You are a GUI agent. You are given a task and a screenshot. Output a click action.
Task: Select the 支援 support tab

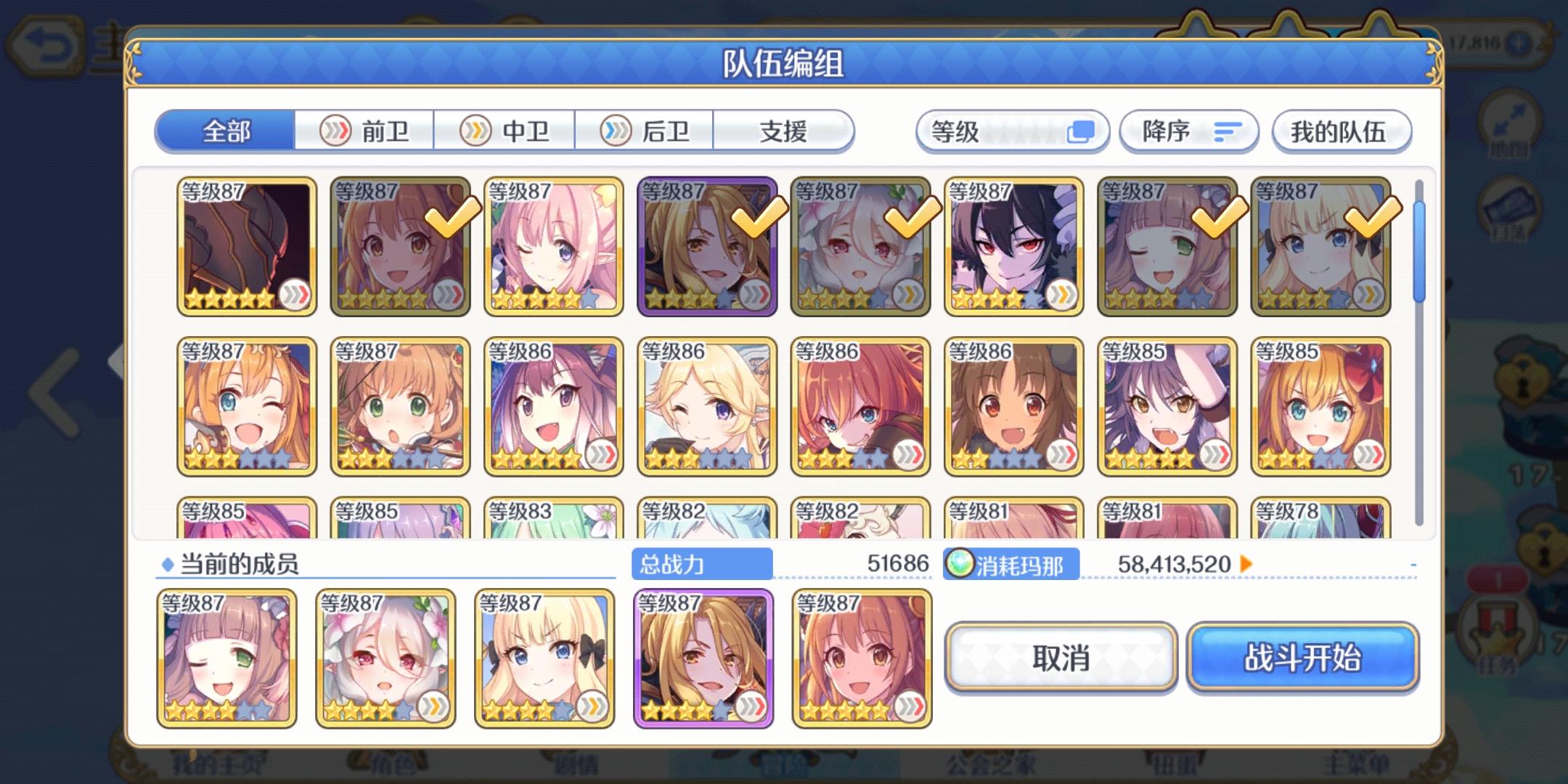click(784, 131)
